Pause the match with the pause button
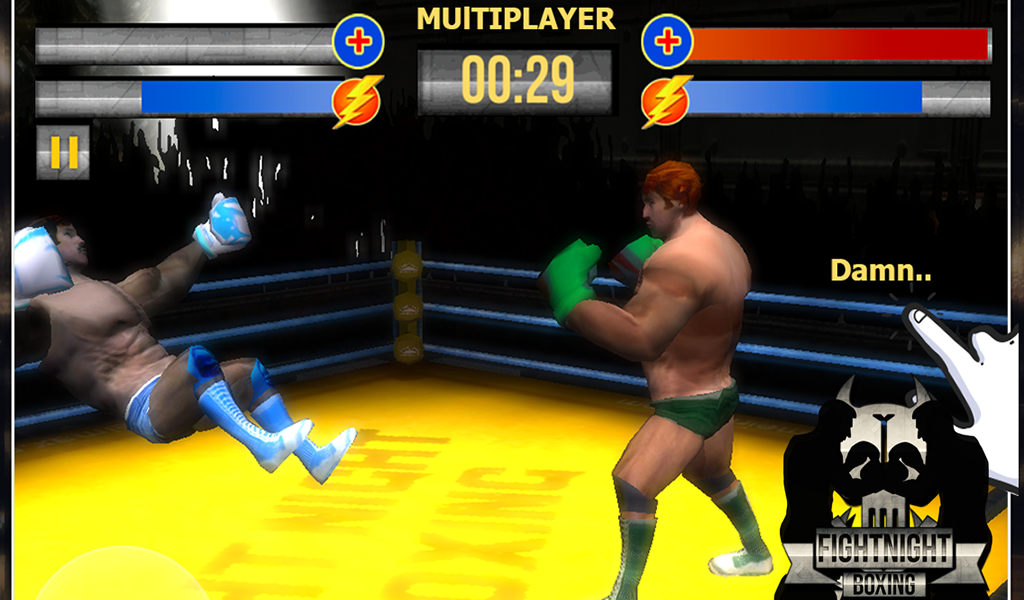This screenshot has width=1024, height=600. (63, 152)
